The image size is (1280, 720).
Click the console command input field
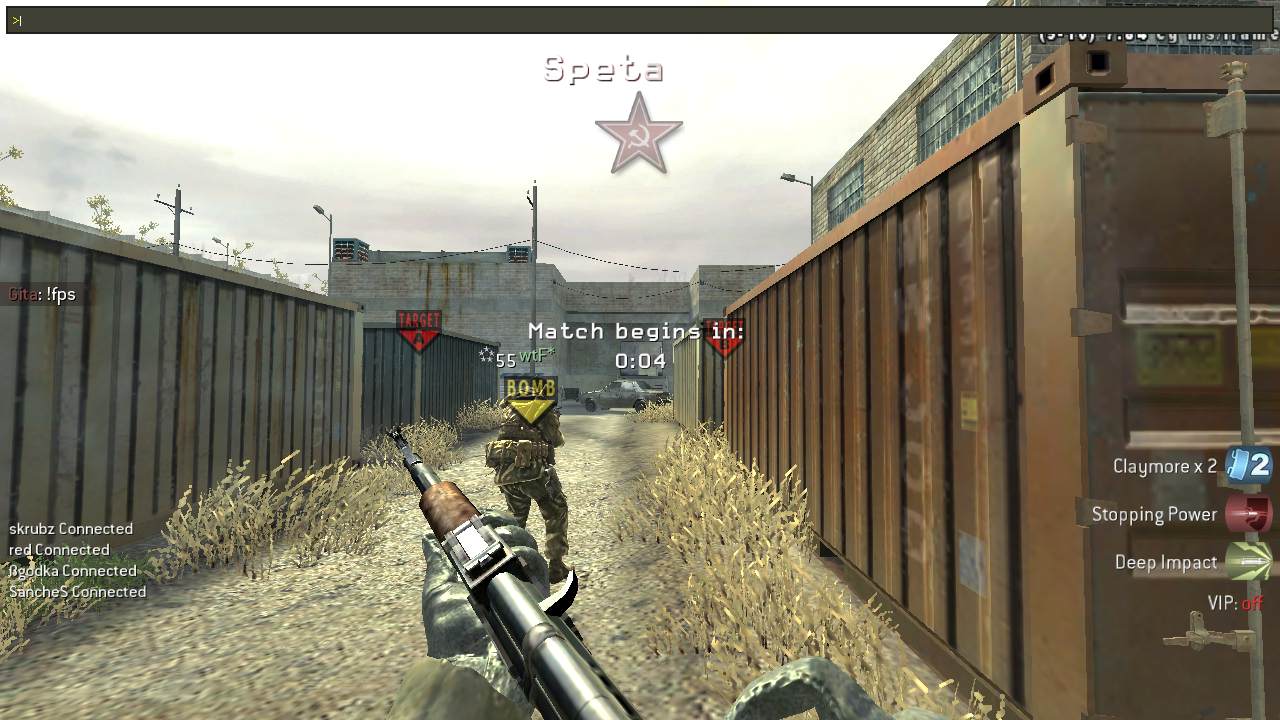[600, 20]
